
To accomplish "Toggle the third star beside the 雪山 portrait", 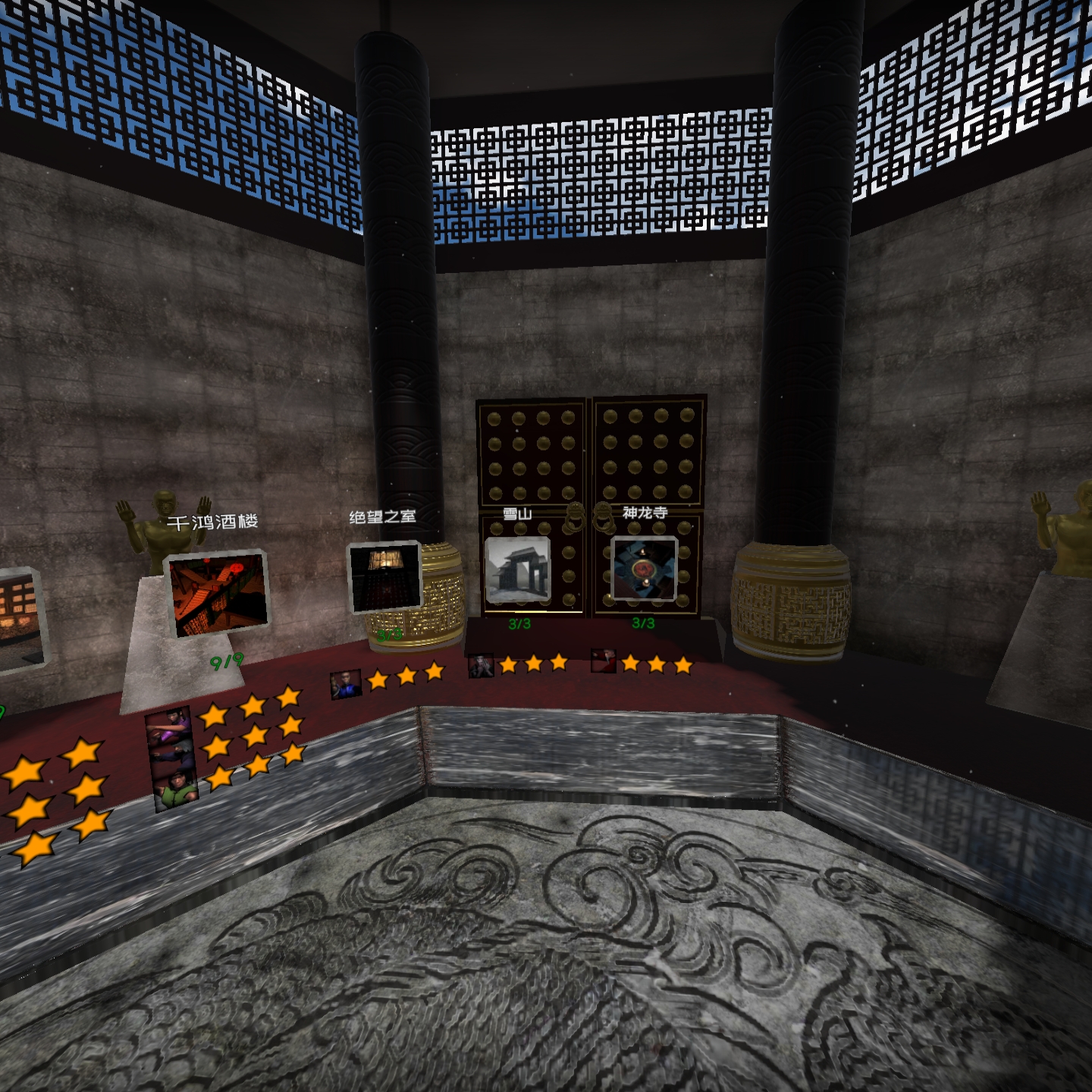I will pyautogui.click(x=559, y=663).
